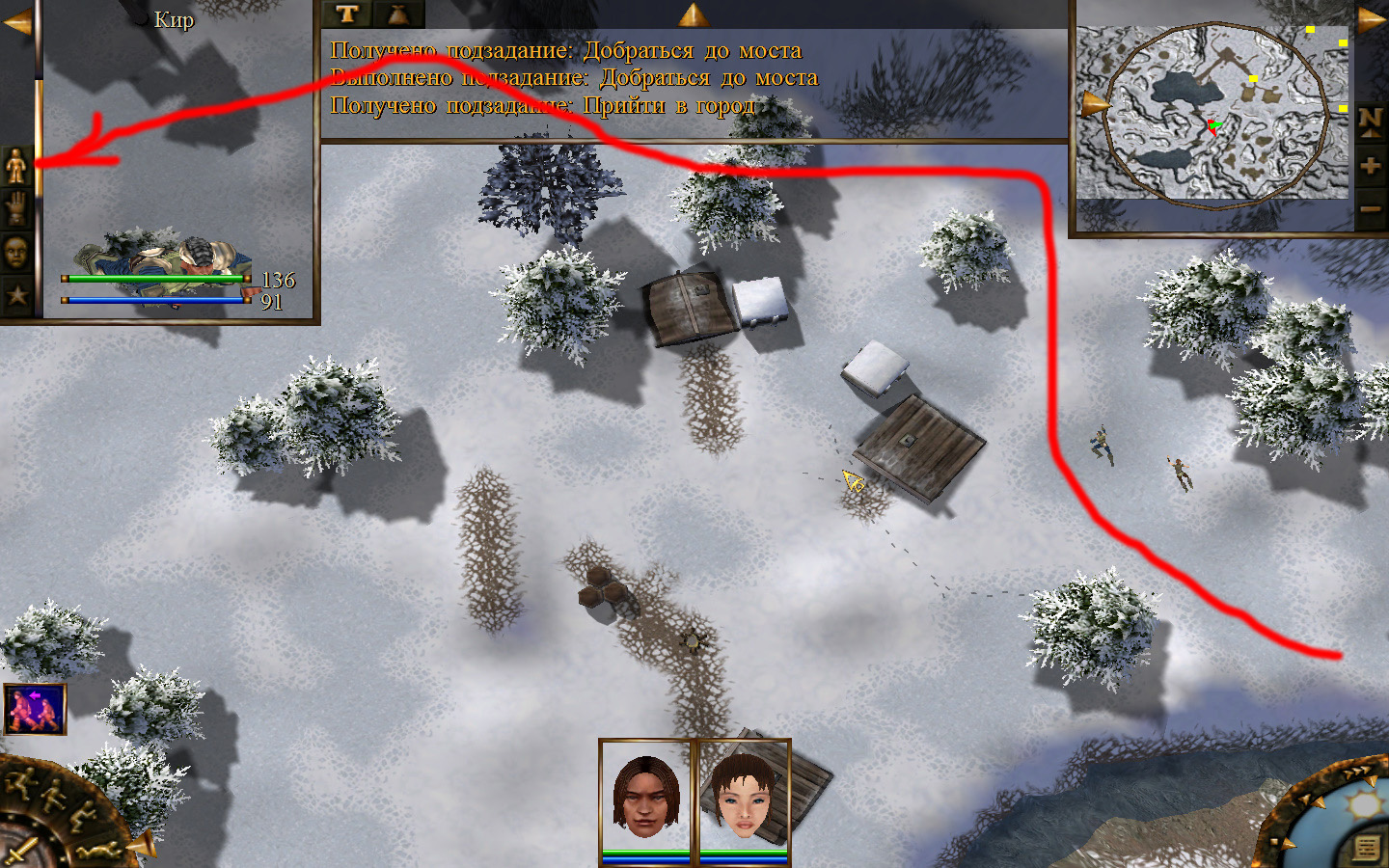This screenshot has width=1389, height=868.
Task: Select the face mask tab
Action: tap(16, 253)
